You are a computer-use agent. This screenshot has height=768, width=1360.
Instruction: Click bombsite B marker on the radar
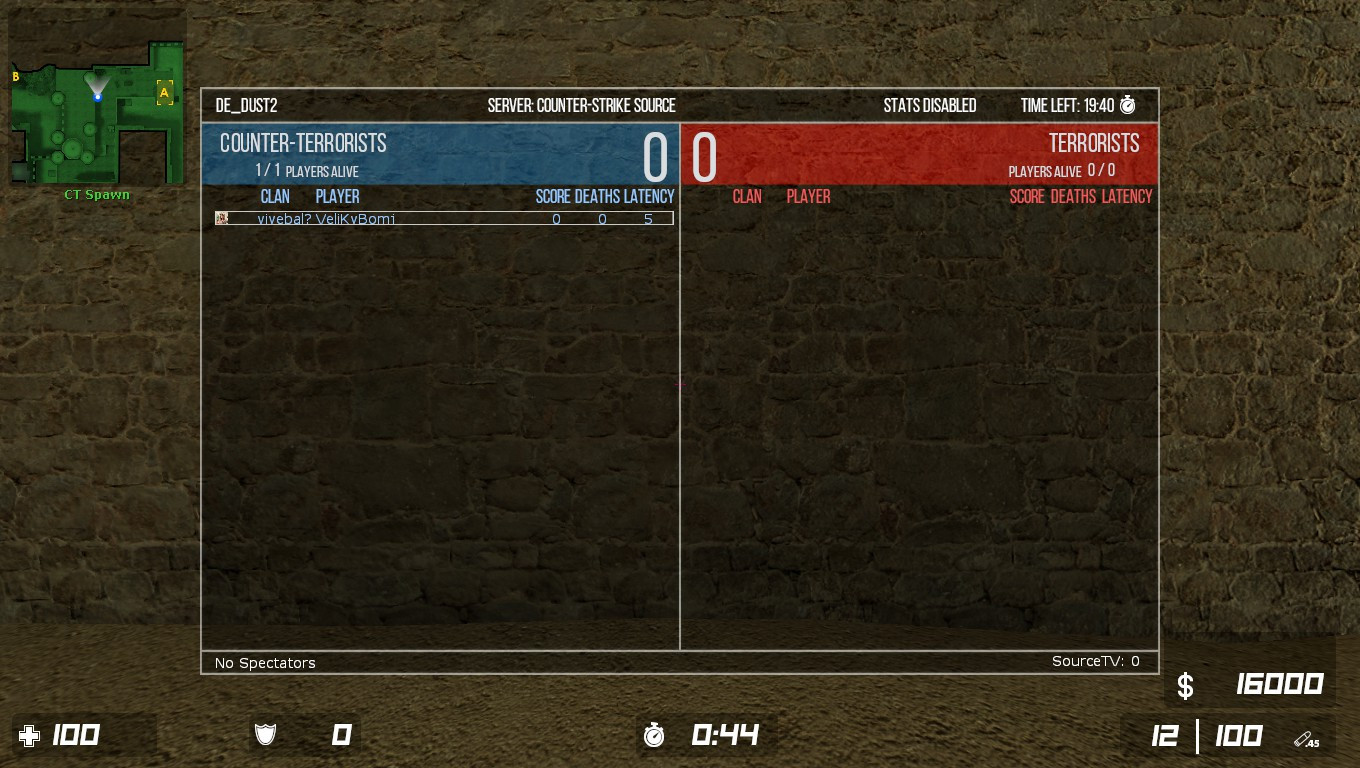(14, 76)
